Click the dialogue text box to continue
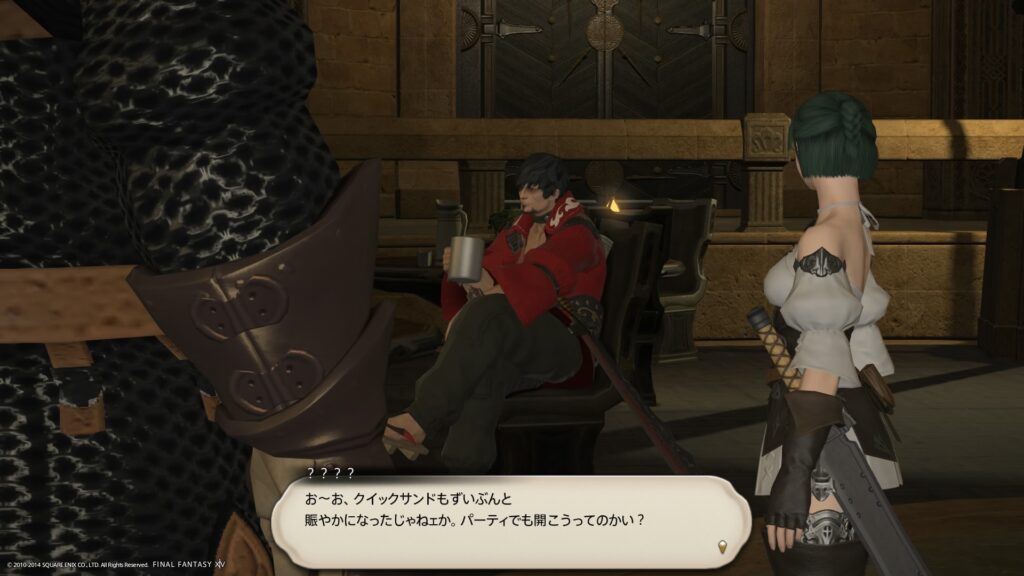The width and height of the screenshot is (1024, 576). 510,521
